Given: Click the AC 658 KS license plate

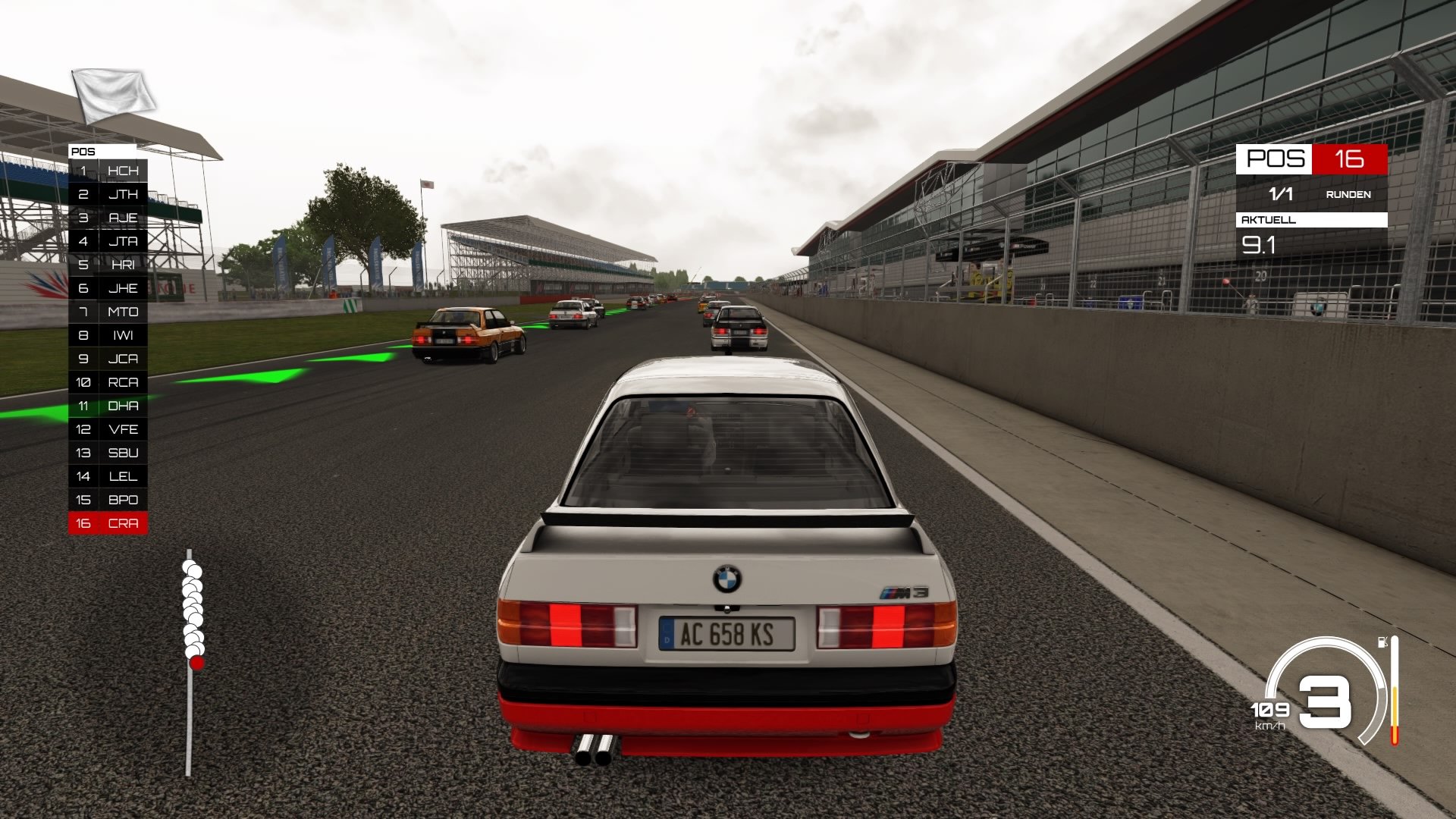Looking at the screenshot, I should point(726,634).
